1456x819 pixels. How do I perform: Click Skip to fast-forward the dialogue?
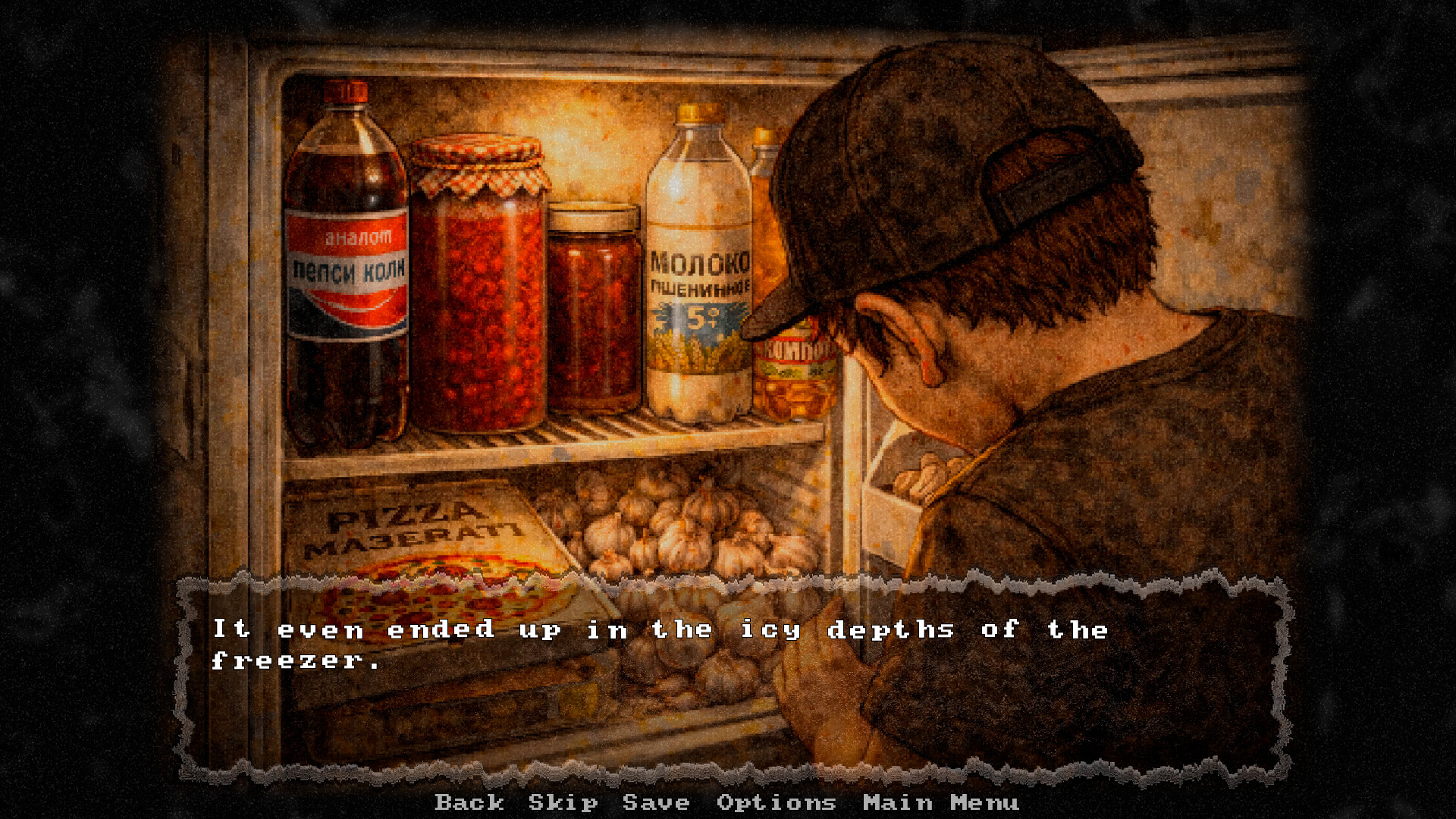pos(561,802)
